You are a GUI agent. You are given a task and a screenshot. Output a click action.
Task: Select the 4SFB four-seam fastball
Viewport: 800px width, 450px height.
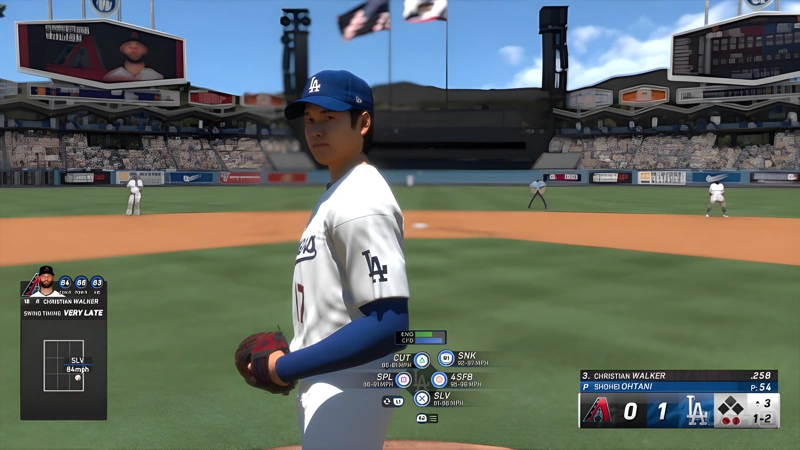[439, 380]
